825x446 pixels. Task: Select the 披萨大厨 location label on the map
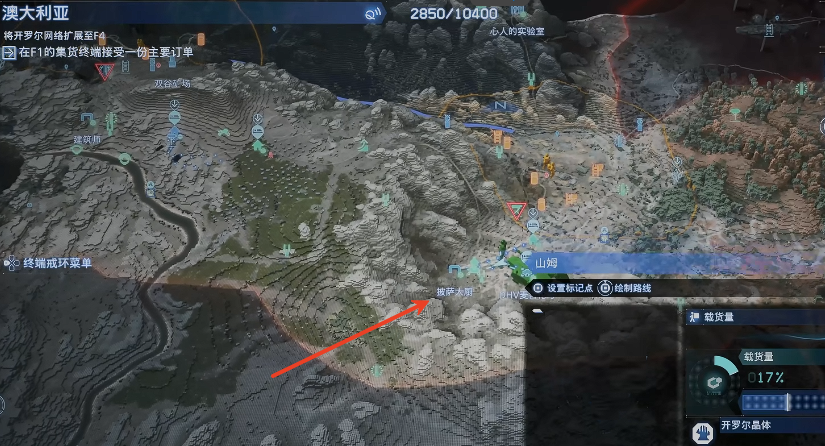click(453, 292)
